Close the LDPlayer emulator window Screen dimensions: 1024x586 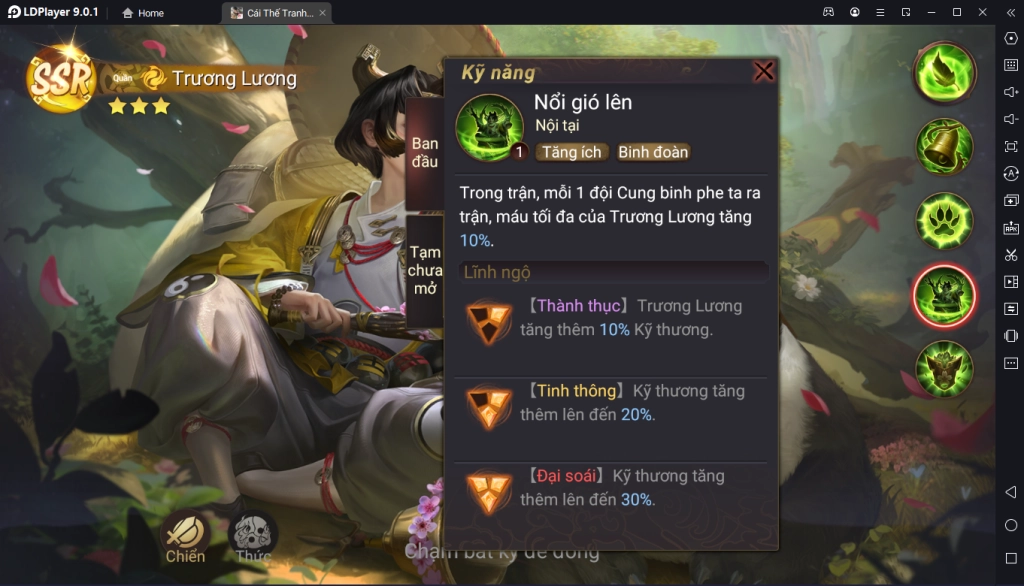(x=982, y=12)
